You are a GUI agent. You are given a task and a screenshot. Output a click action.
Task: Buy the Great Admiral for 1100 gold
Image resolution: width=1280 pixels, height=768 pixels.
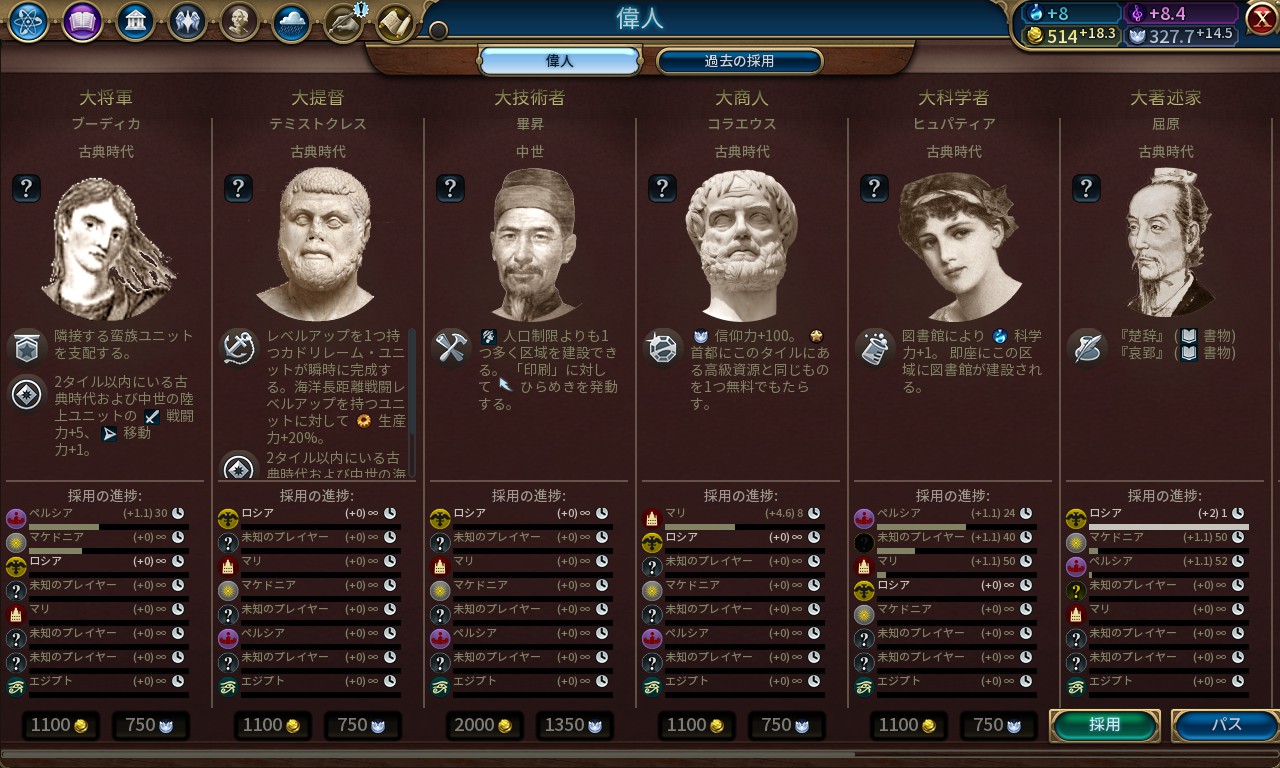tap(272, 725)
